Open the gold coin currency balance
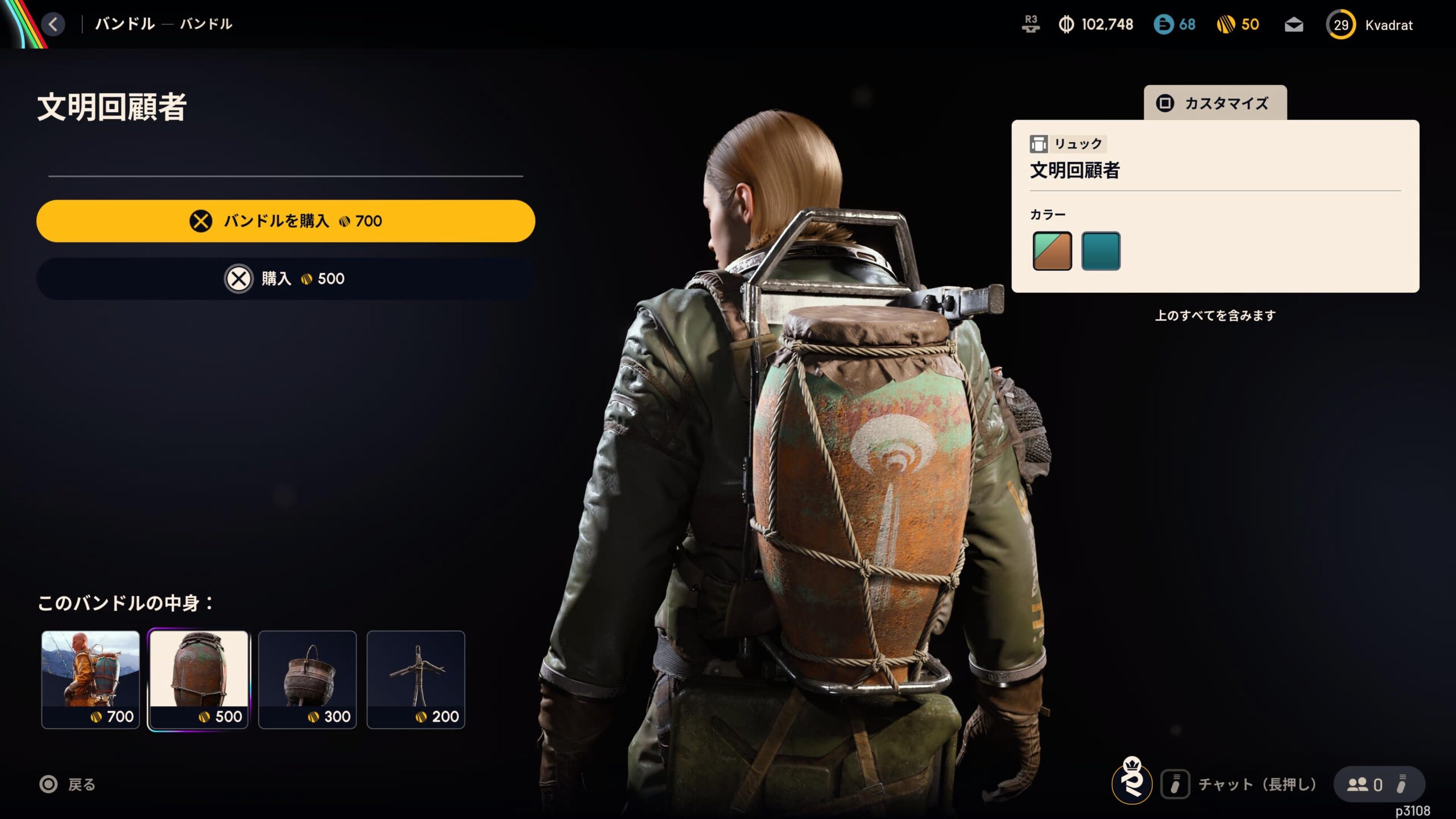 [1238, 24]
